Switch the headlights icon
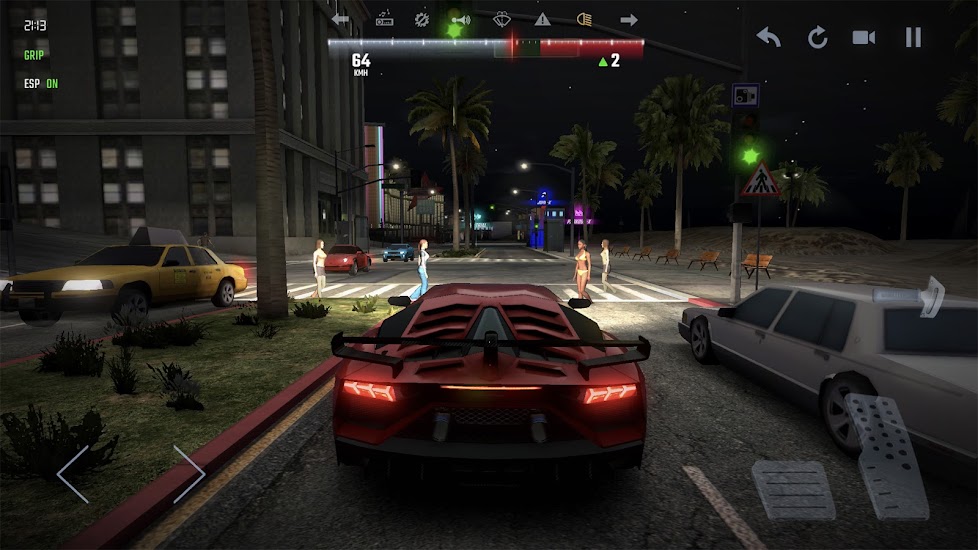Screen dimensions: 978x550 [585, 19]
